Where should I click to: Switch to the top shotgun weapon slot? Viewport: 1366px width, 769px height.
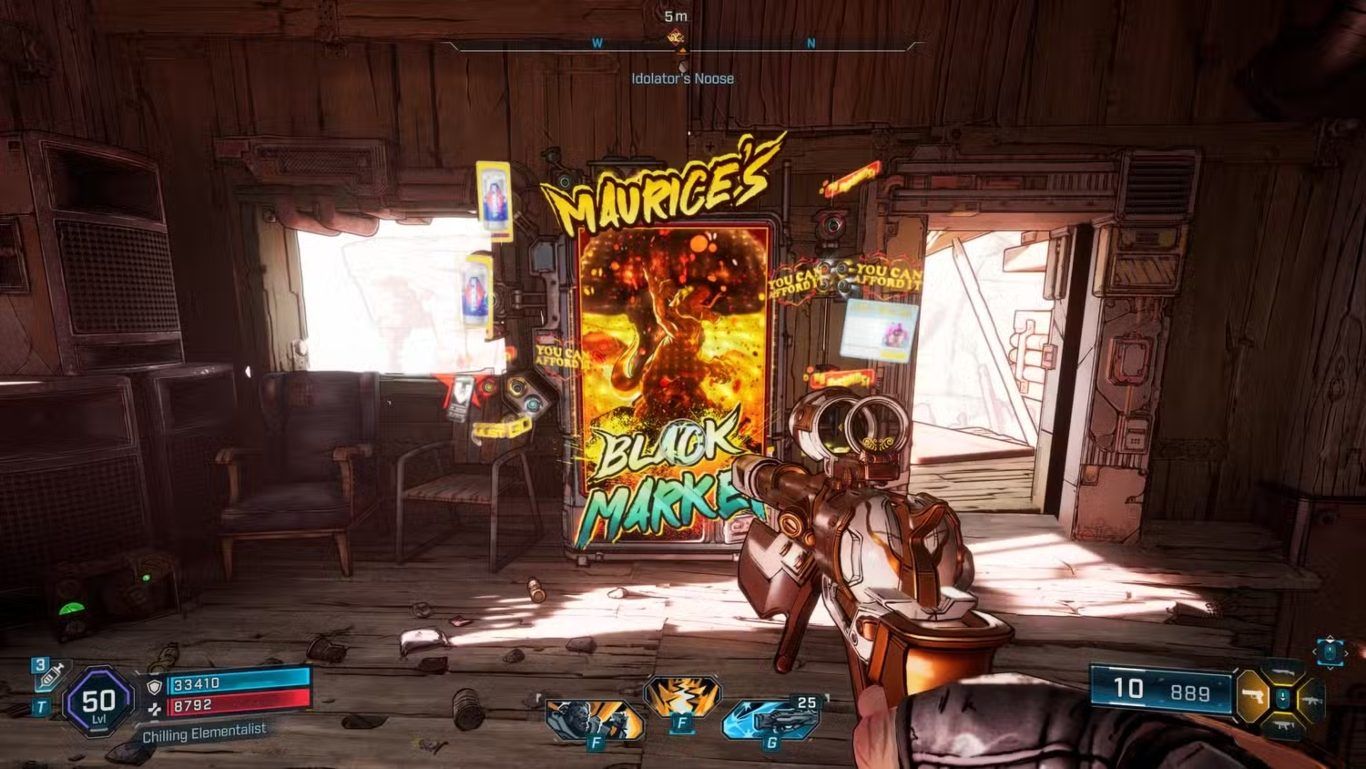tap(1282, 671)
